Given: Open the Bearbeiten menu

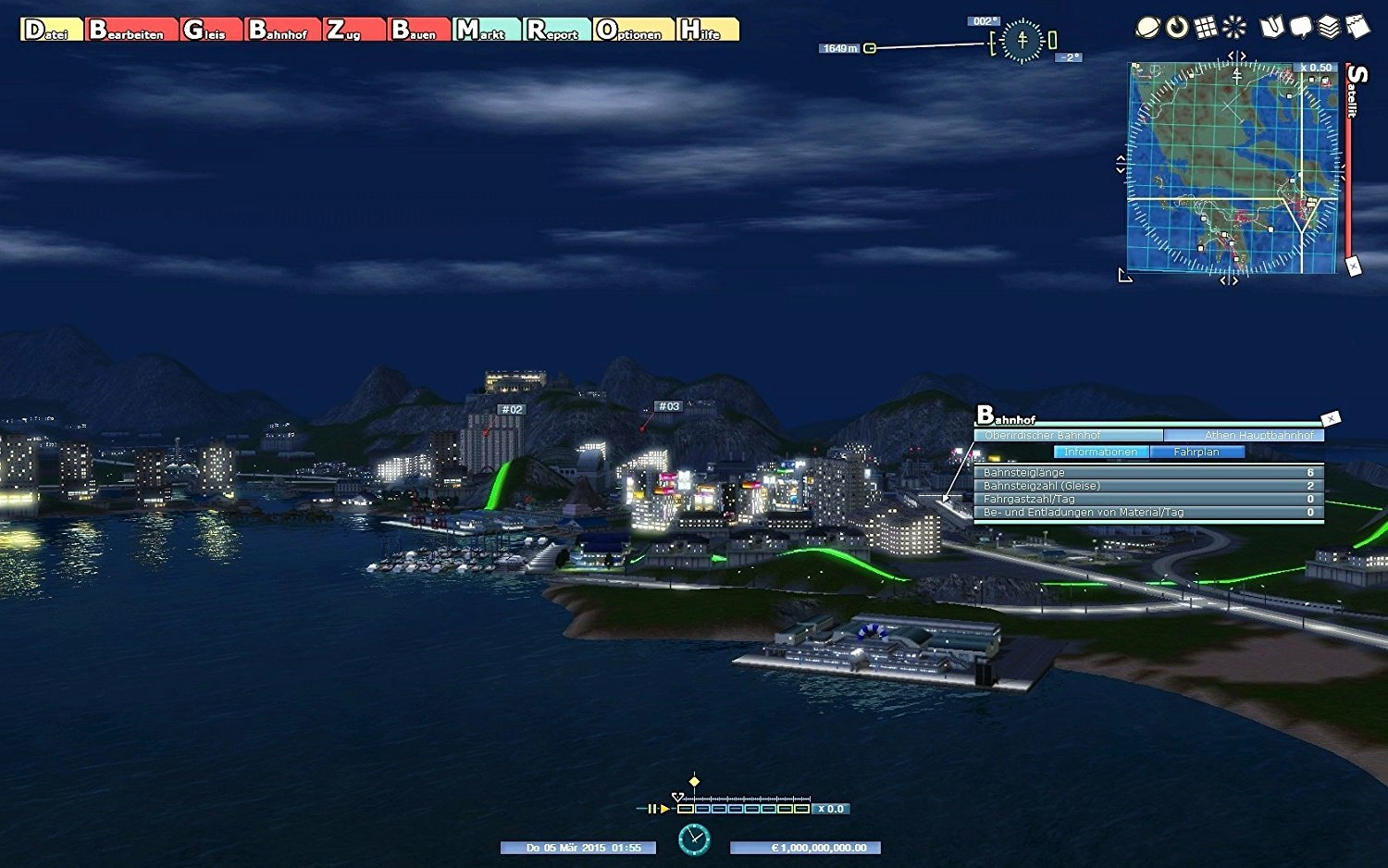Looking at the screenshot, I should (130, 31).
